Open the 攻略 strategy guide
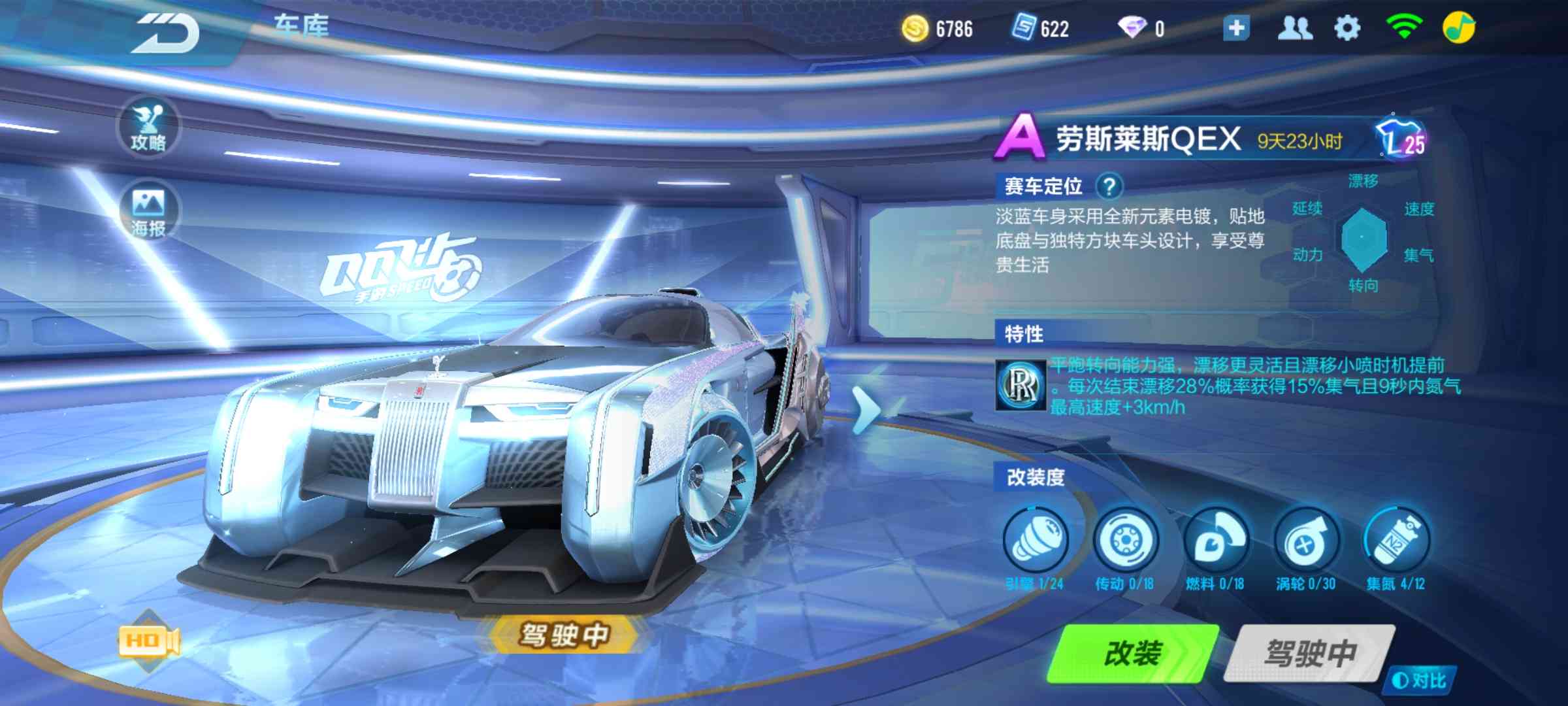The width and height of the screenshot is (1568, 706). [148, 127]
